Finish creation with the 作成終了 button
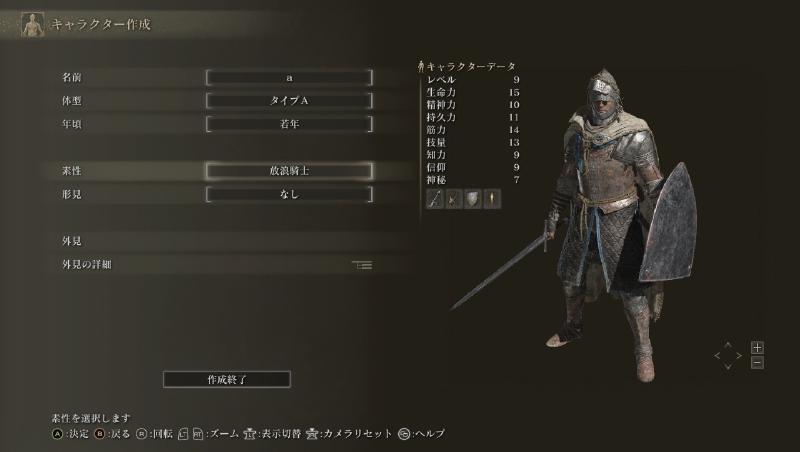The height and width of the screenshot is (452, 800). point(227,379)
